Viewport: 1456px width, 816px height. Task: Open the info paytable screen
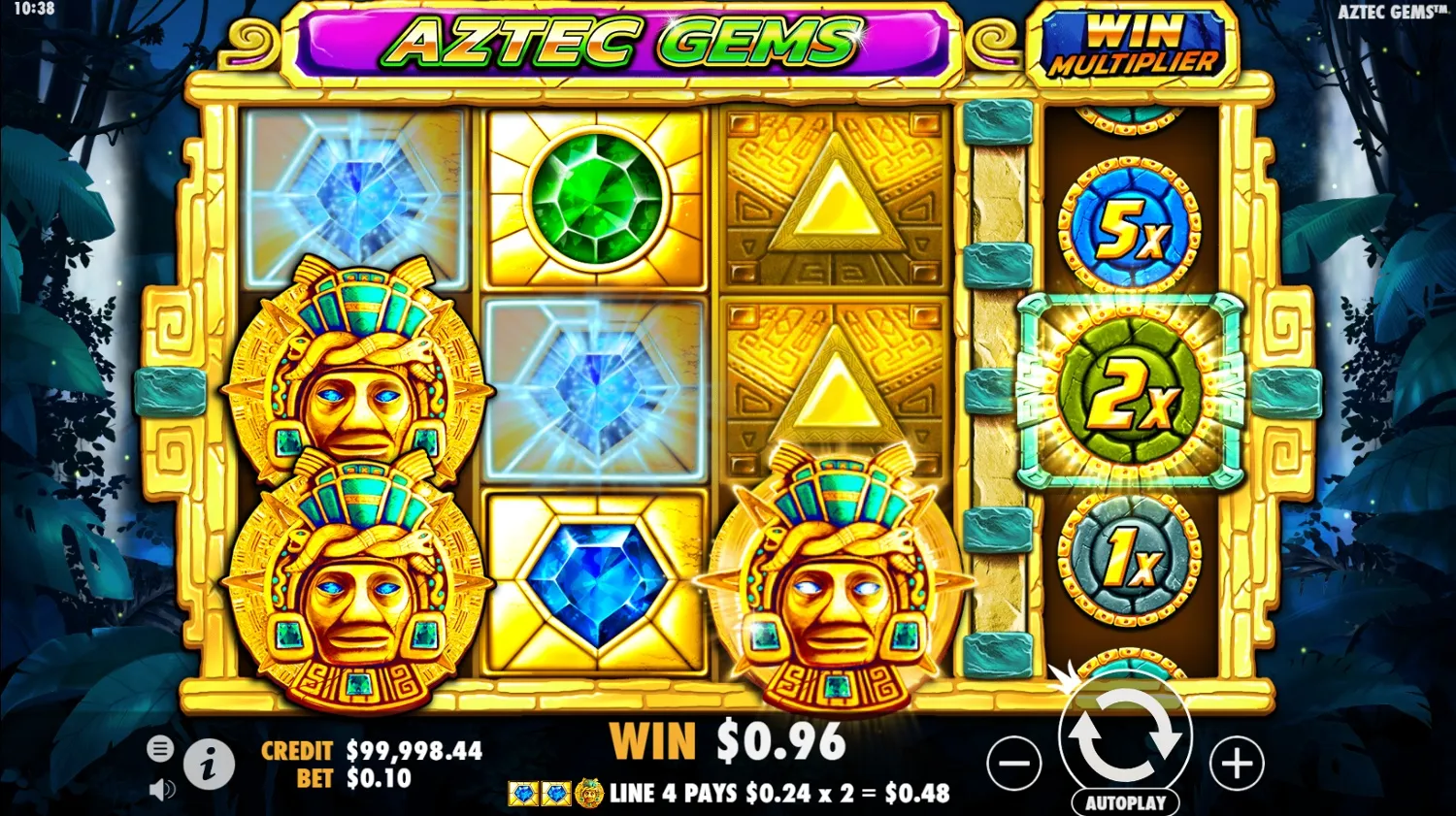[x=210, y=764]
